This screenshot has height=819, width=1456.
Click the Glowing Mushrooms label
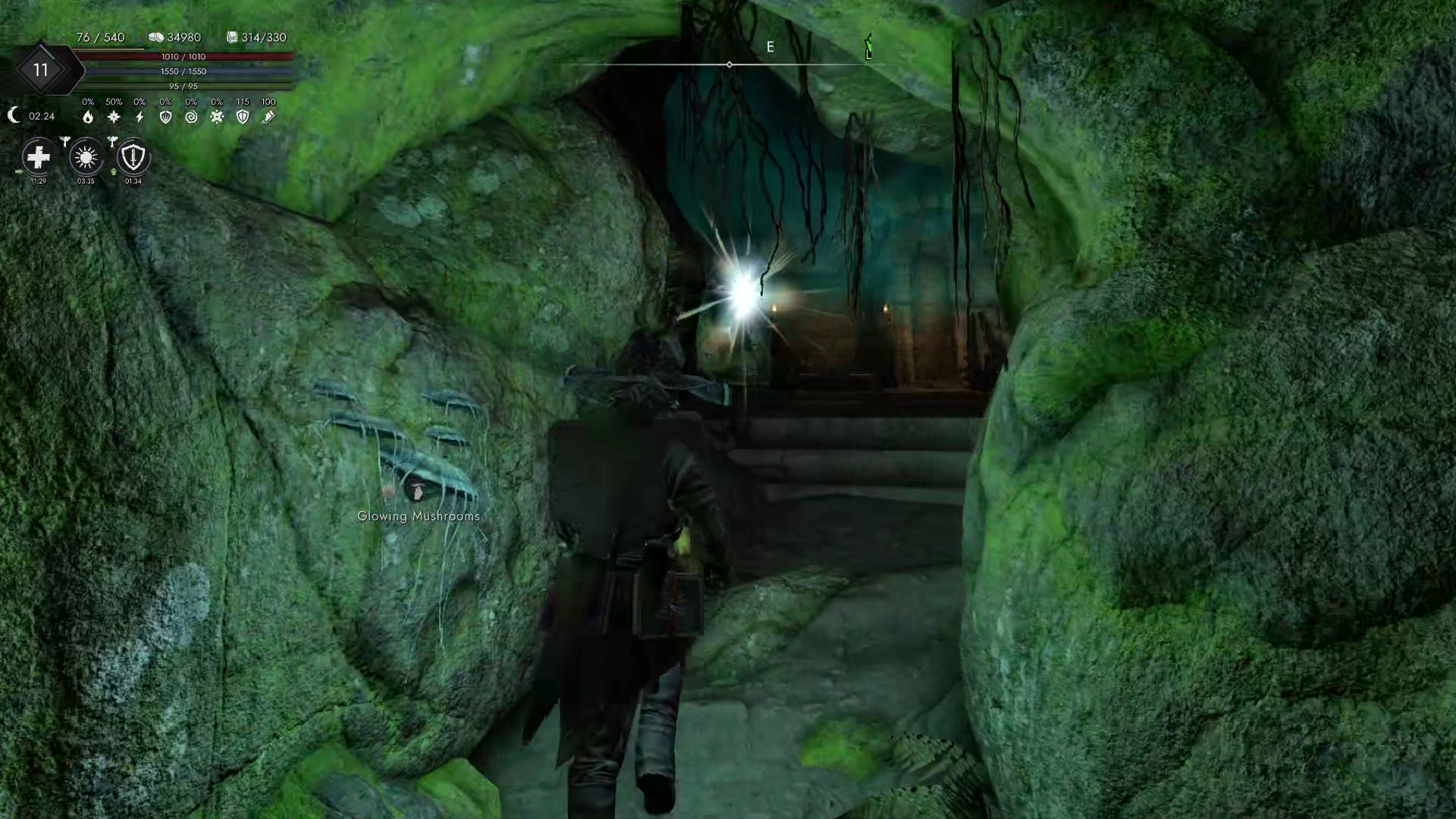(418, 515)
